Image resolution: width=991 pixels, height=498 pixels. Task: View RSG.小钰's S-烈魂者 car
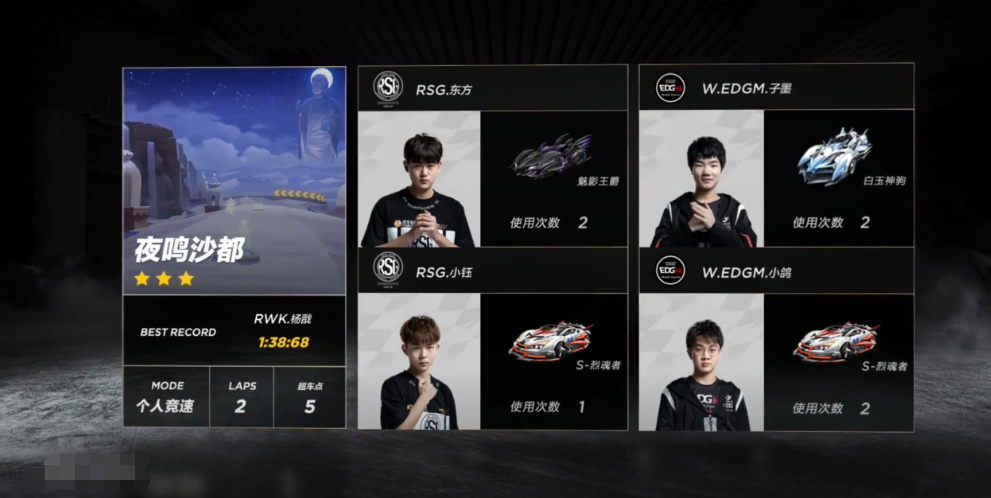[x=550, y=341]
